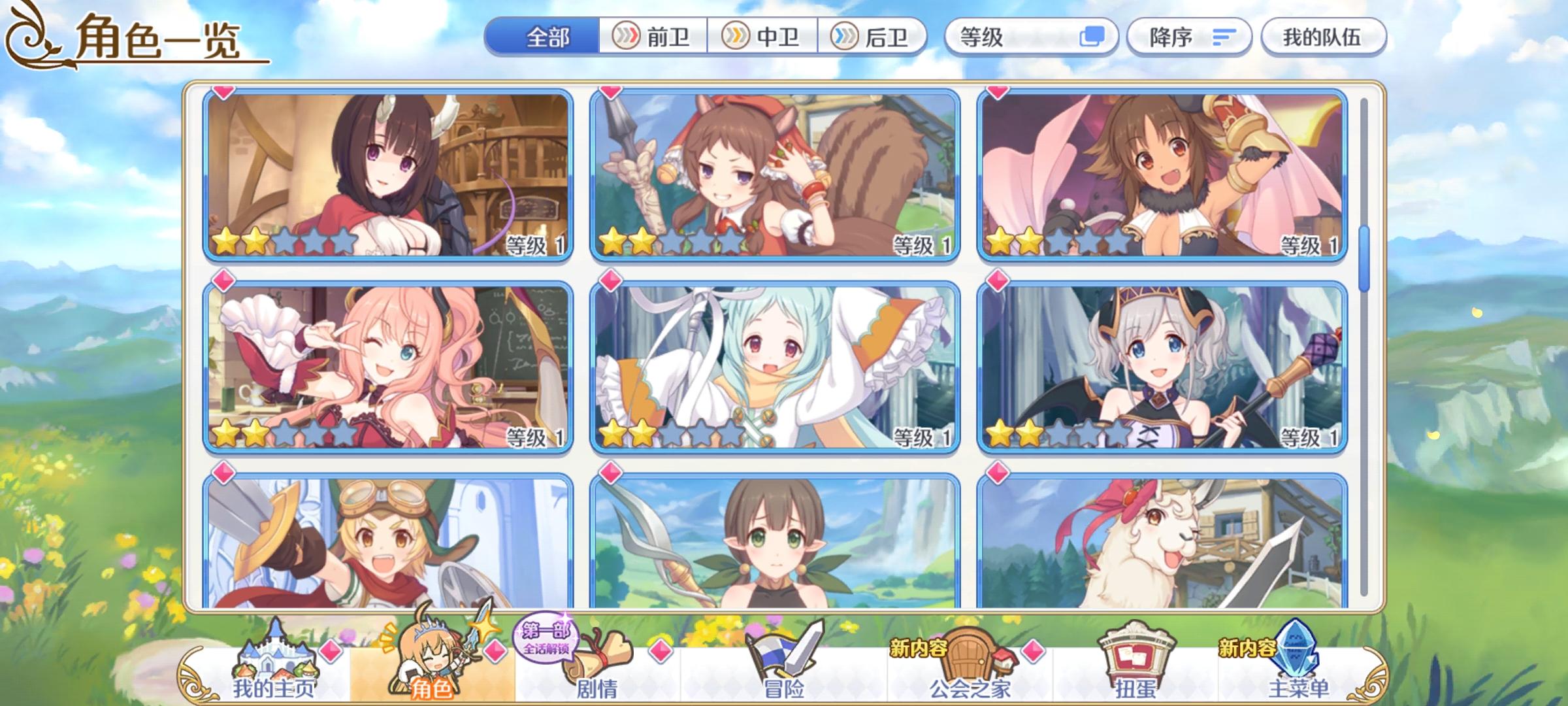Click the filter icon next to 等级

point(1100,37)
